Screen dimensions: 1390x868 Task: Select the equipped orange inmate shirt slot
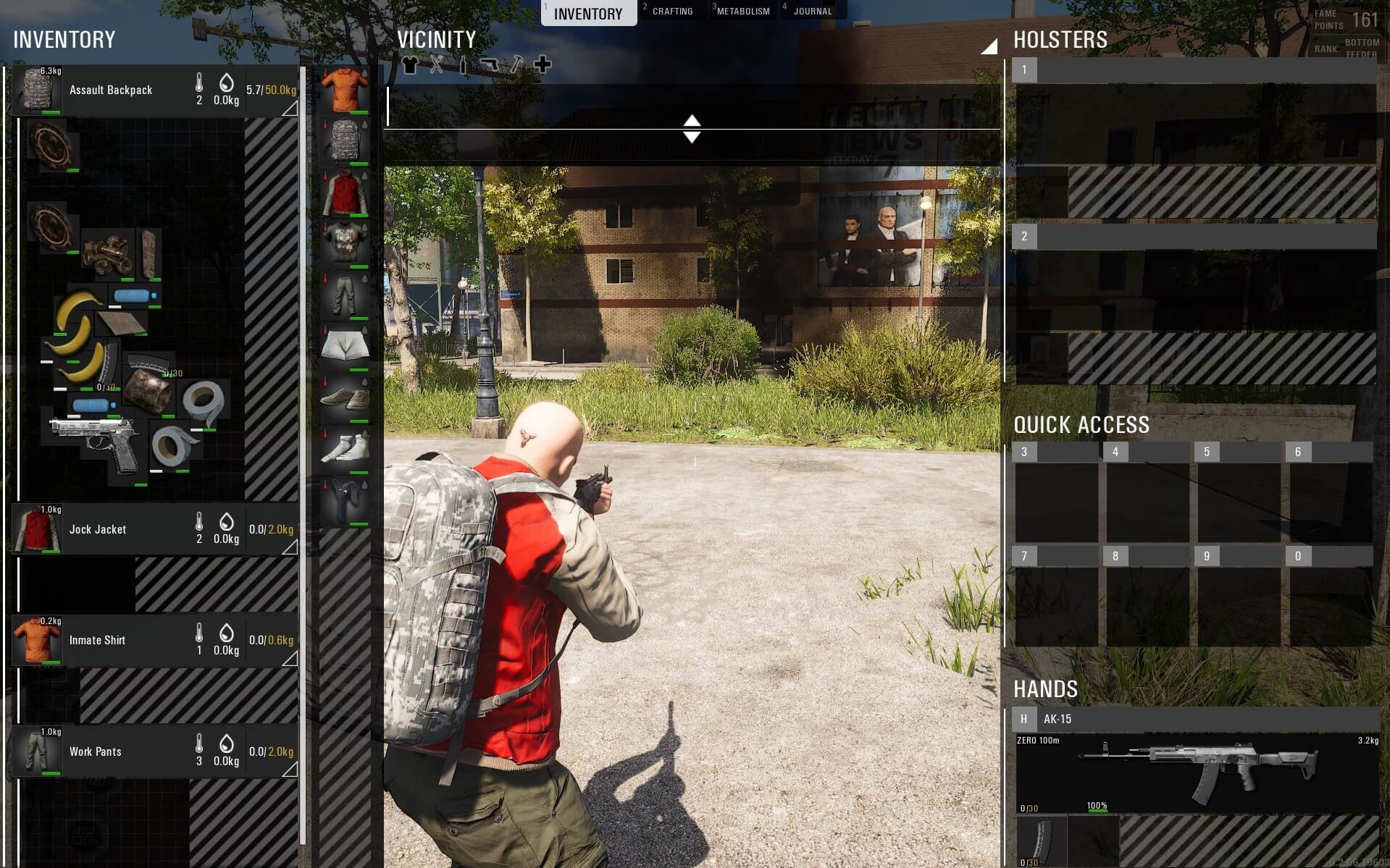click(x=345, y=89)
